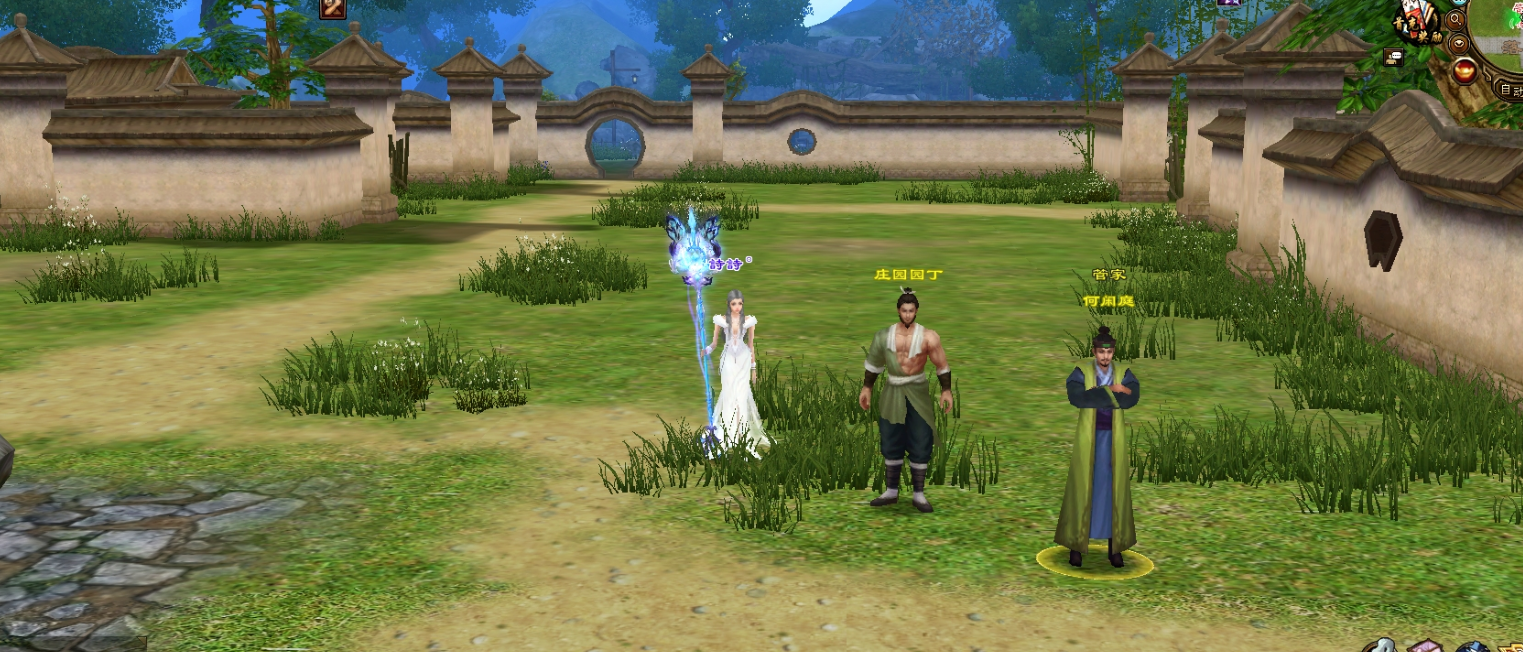Click the round brown button below the magnifier
The width and height of the screenshot is (1523, 652).
1459,44
